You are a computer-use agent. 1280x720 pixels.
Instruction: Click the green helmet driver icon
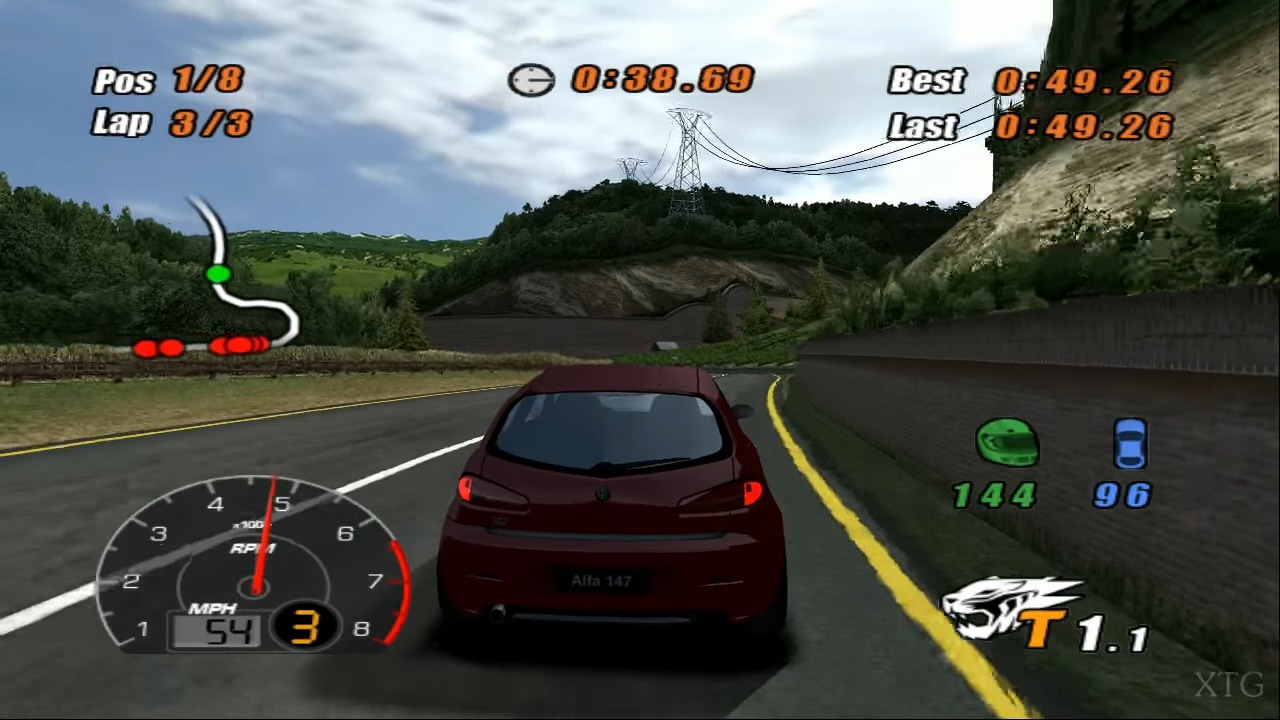1007,443
